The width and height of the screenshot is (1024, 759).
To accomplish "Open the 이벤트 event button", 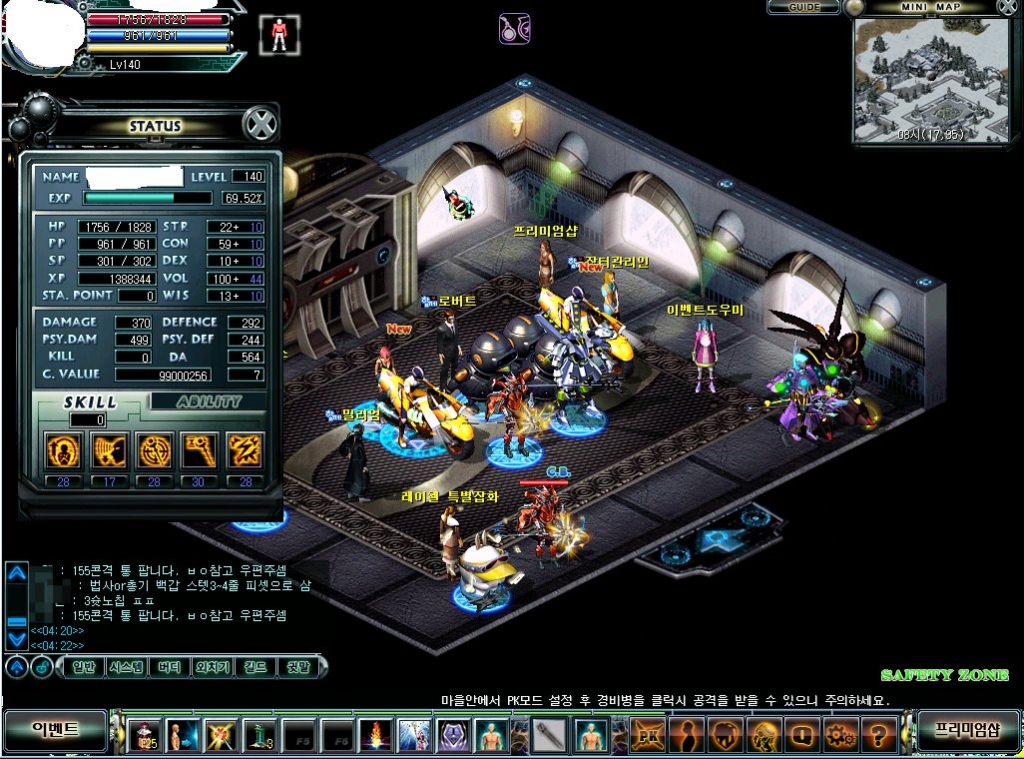I will (55, 729).
